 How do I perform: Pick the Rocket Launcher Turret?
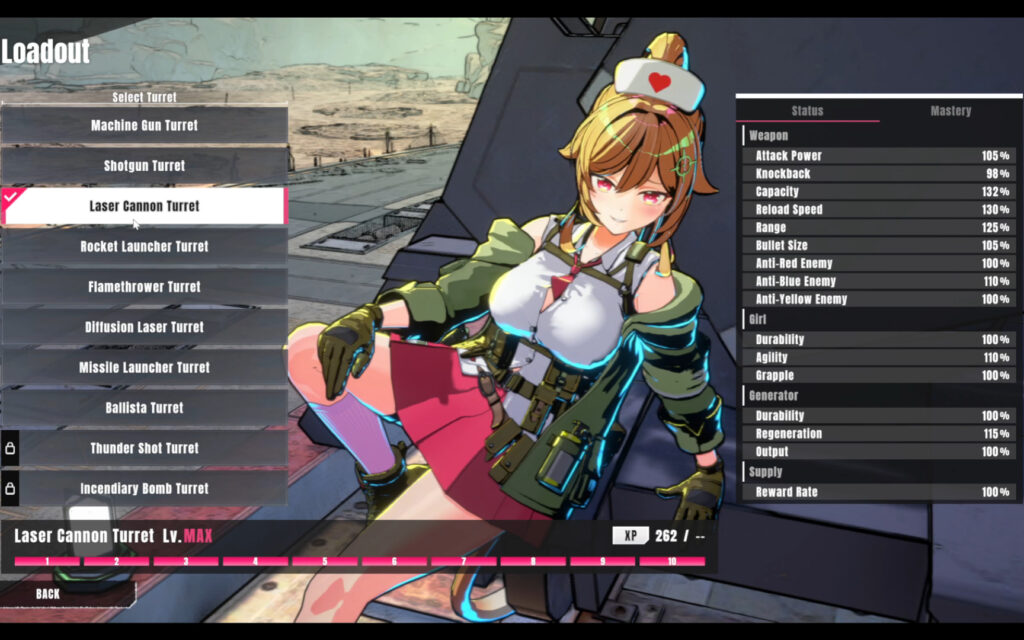pyautogui.click(x=144, y=246)
